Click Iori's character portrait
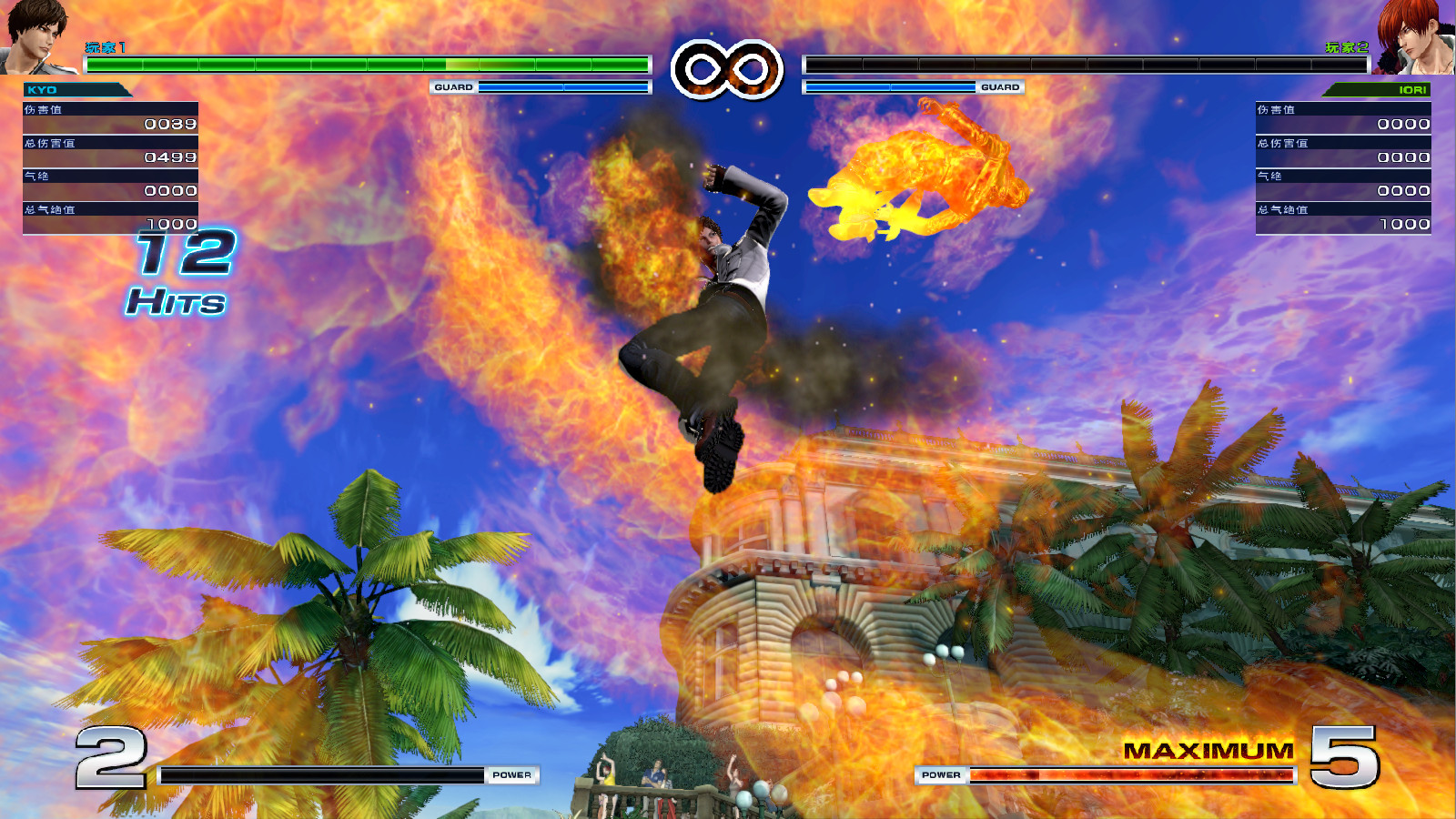1456x819 pixels. (x=1415, y=36)
